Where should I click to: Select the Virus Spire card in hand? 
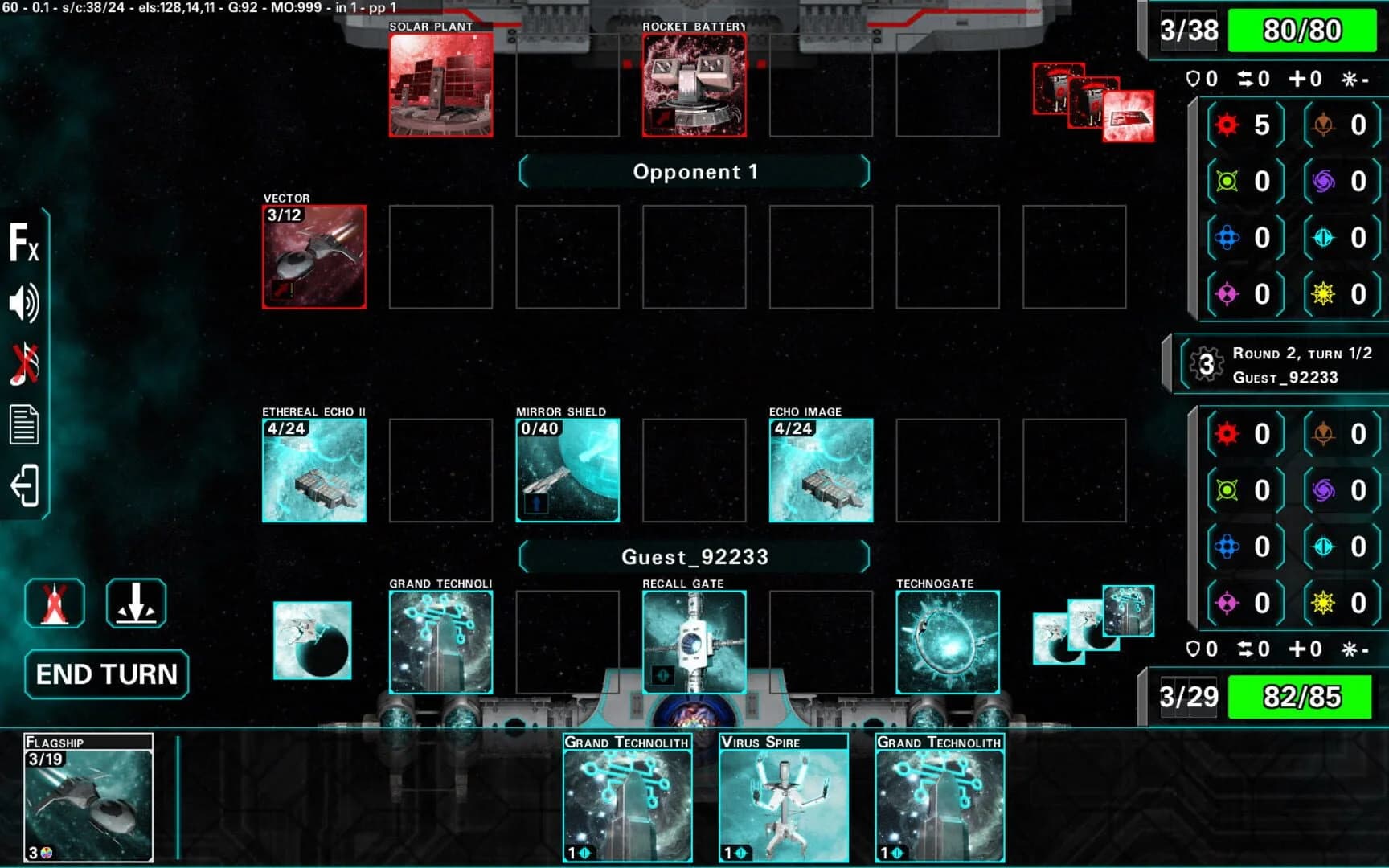click(x=784, y=798)
